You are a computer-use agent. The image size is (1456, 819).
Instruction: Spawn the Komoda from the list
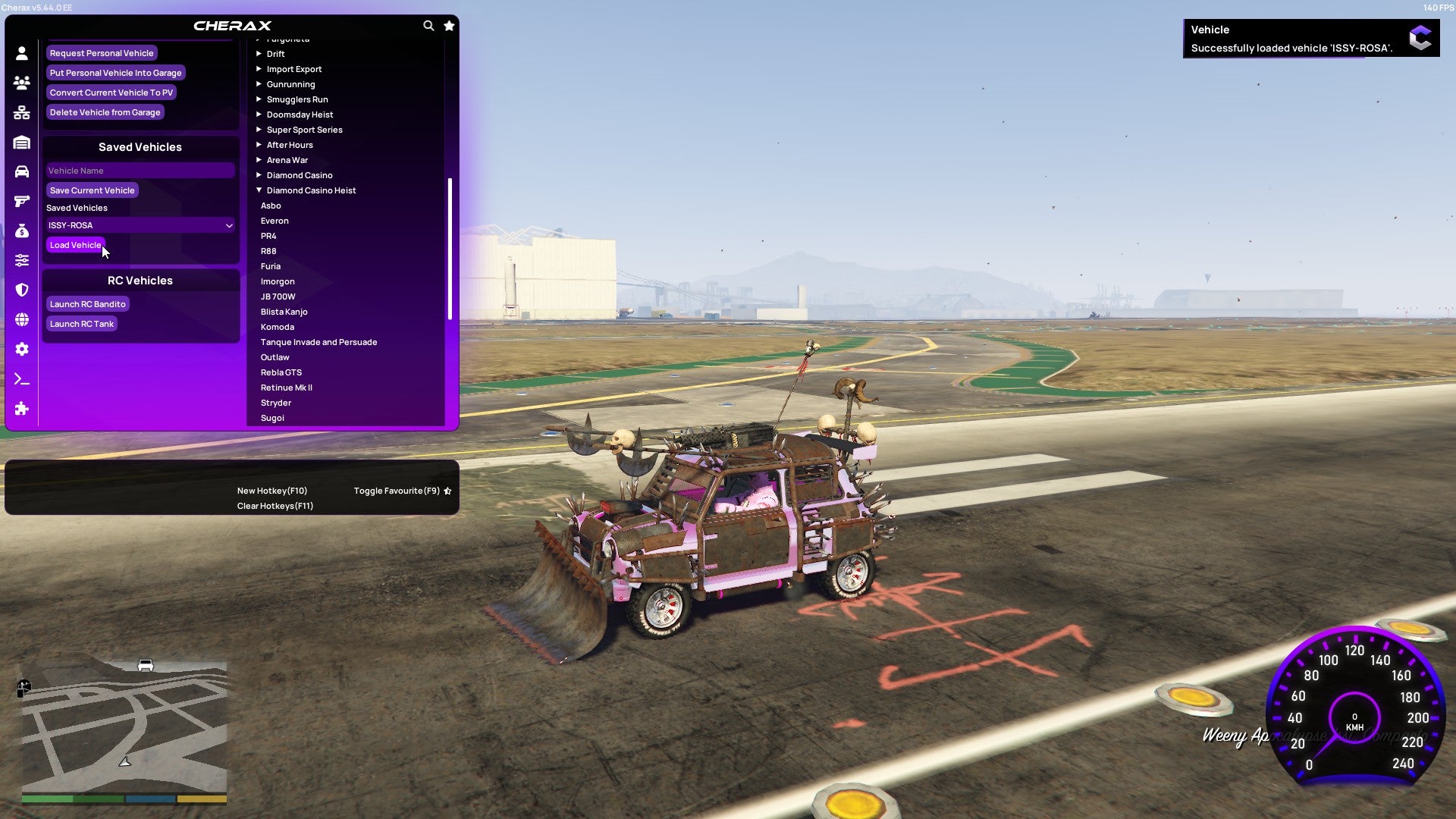pos(278,327)
